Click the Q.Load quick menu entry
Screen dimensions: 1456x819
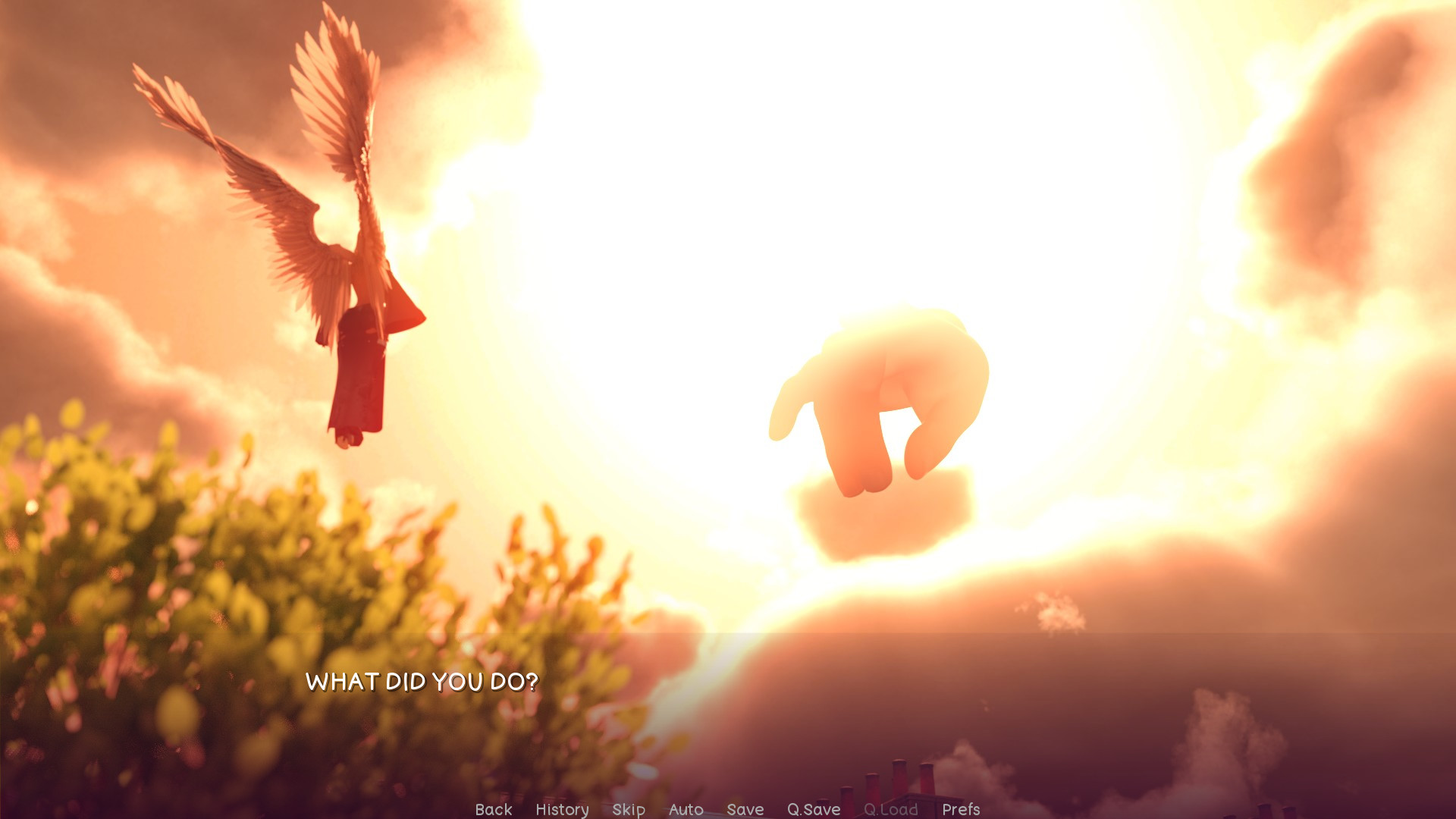point(892,809)
